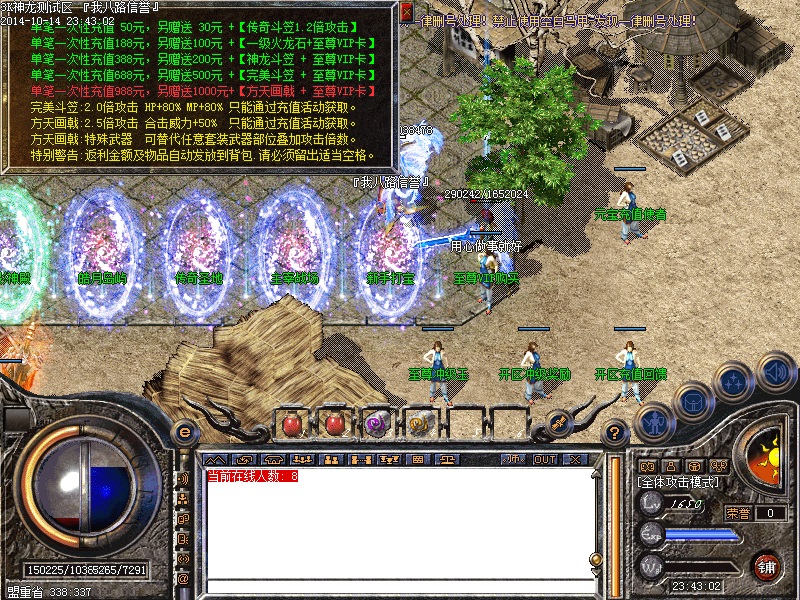The height and width of the screenshot is (600, 800).
Task: Click the 师 button above chat
Action: 514,459
